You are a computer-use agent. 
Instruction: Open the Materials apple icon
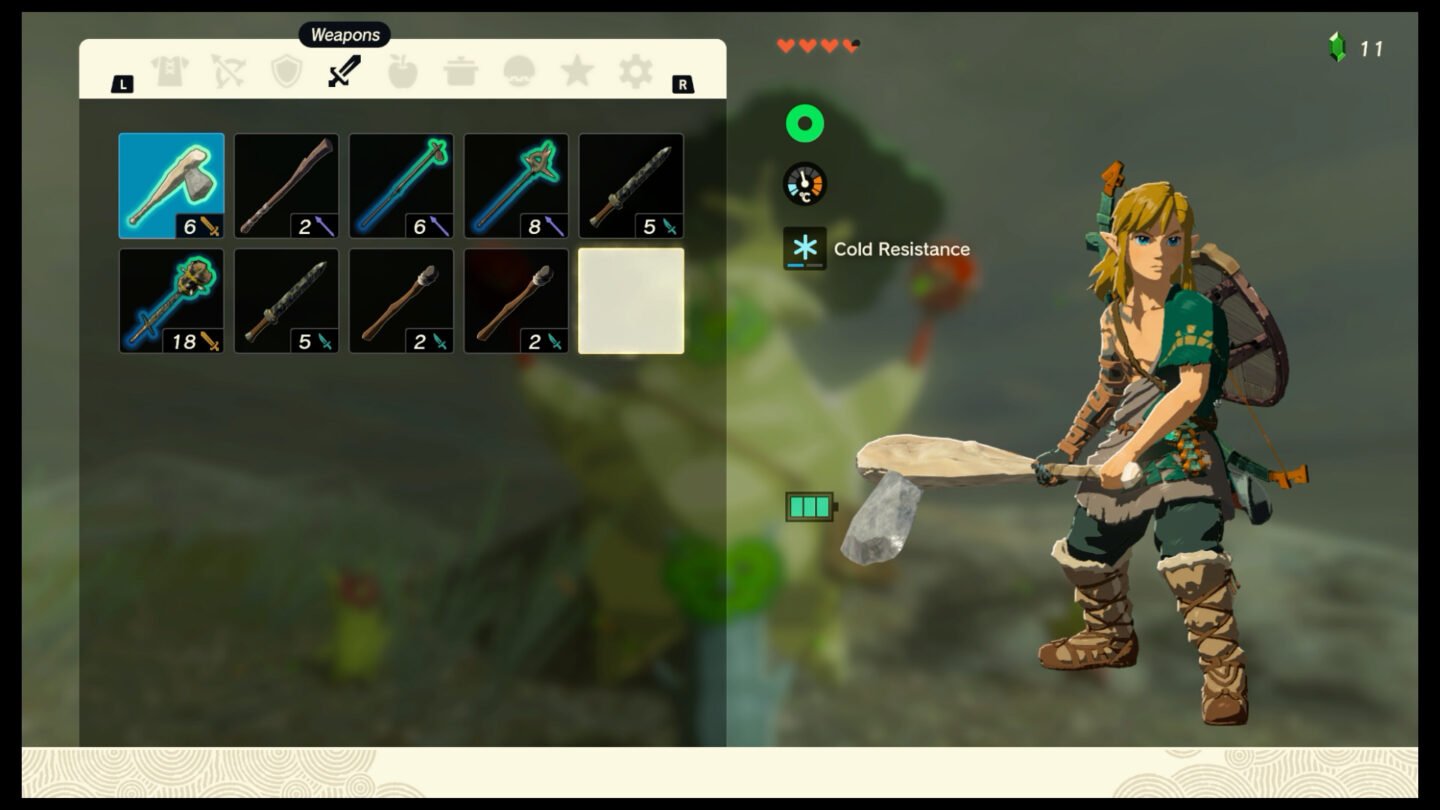tap(401, 72)
